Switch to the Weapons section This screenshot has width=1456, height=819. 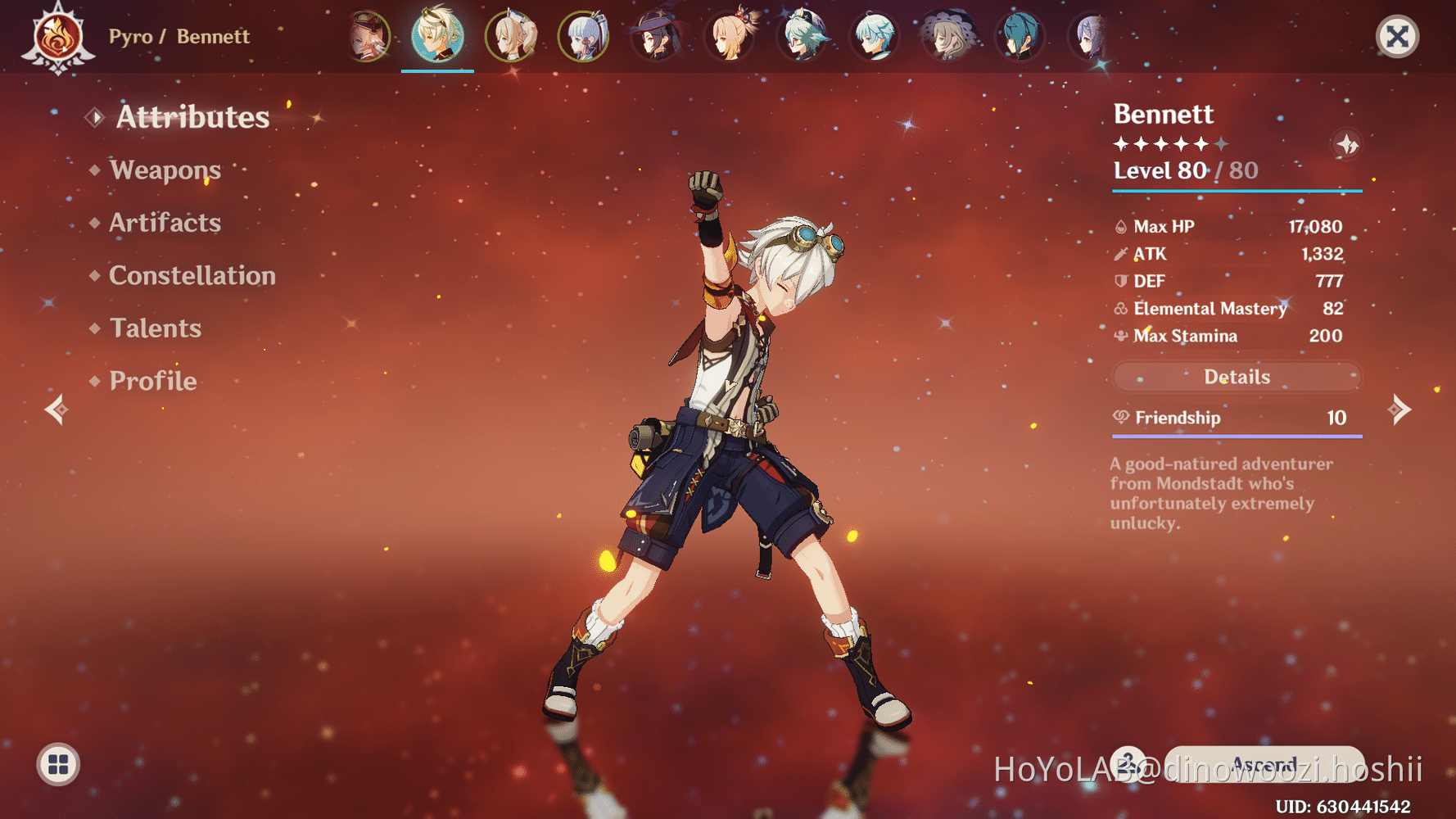(x=166, y=170)
